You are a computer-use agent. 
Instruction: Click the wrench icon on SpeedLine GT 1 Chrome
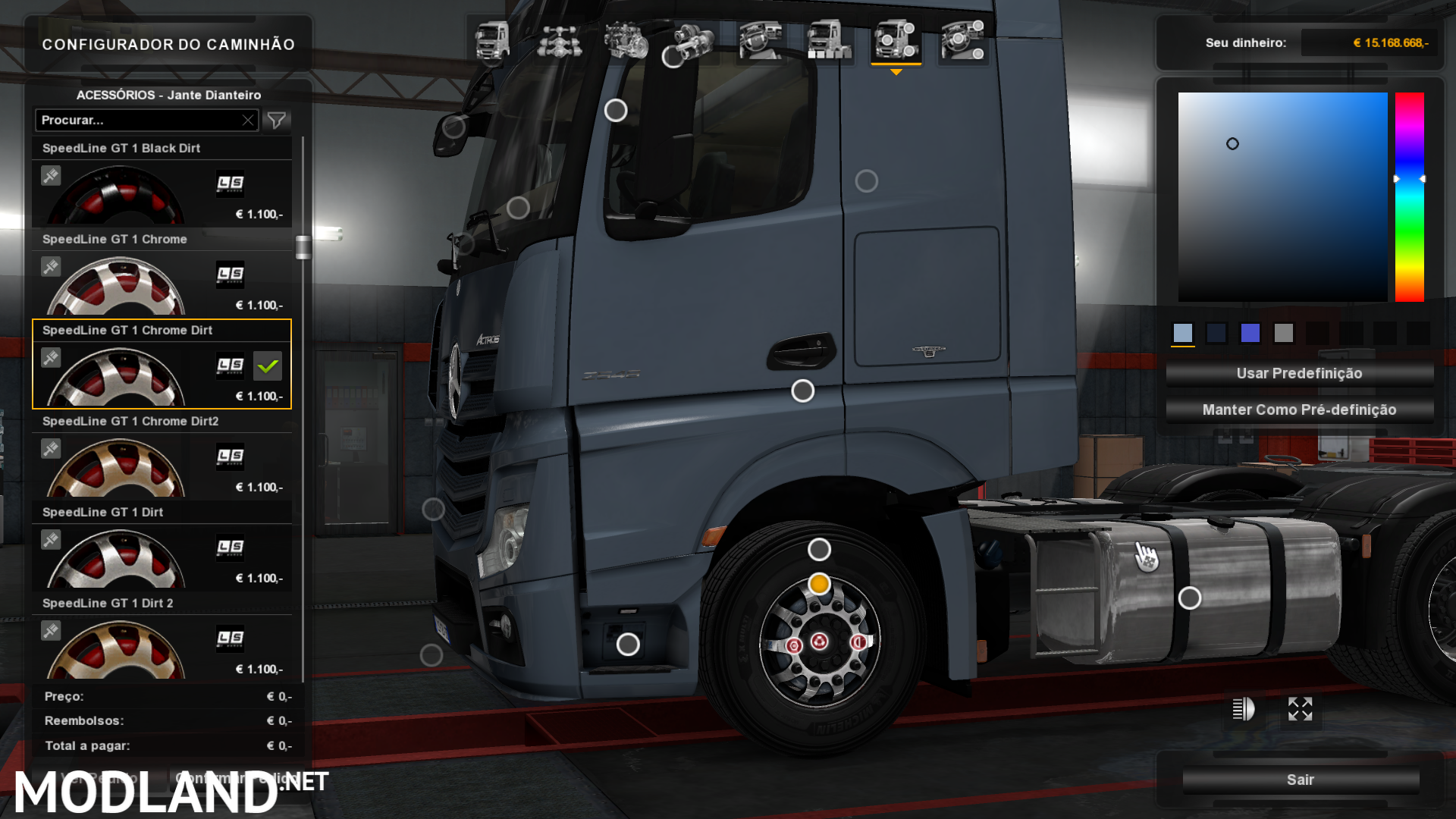pos(50,267)
